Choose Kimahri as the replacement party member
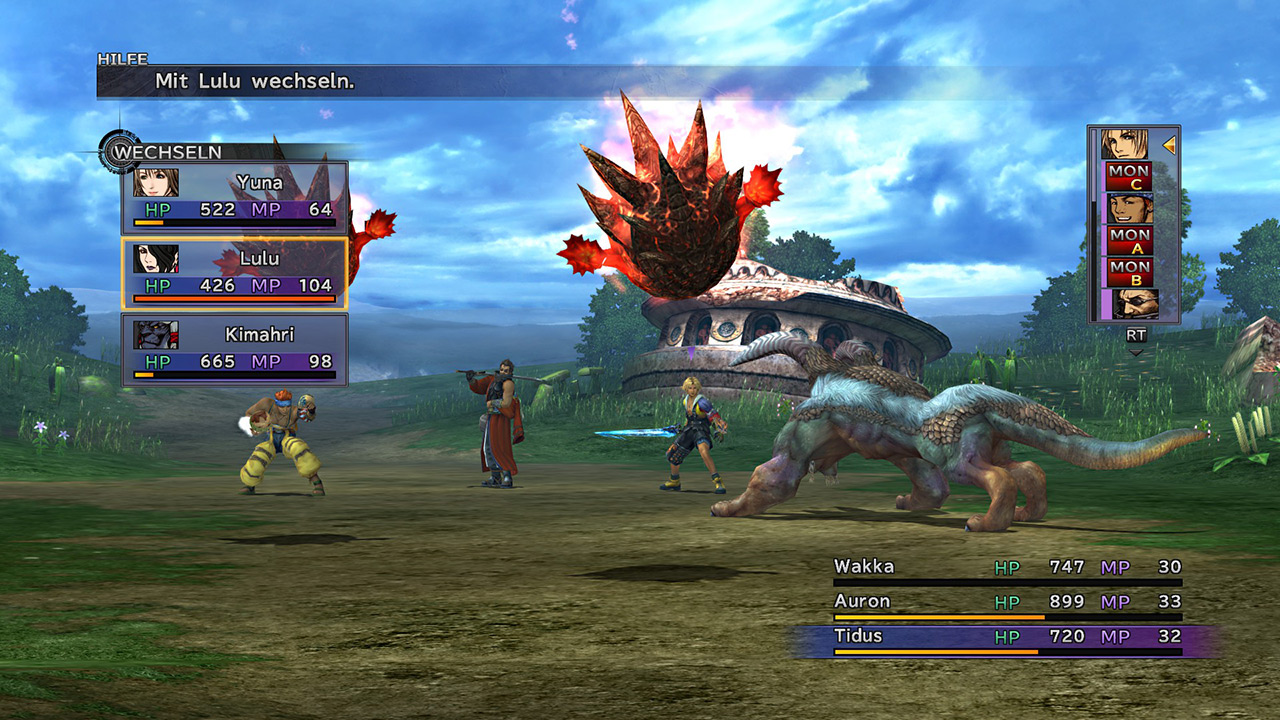This screenshot has width=1280, height=720. 235,349
